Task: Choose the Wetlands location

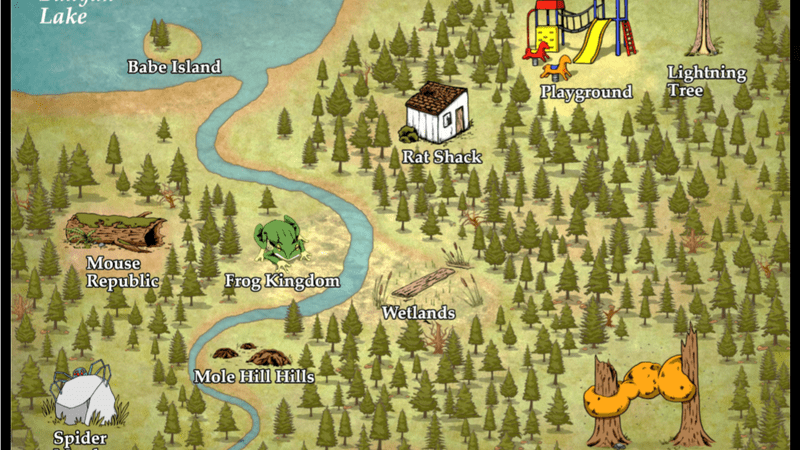Action: pos(422,284)
